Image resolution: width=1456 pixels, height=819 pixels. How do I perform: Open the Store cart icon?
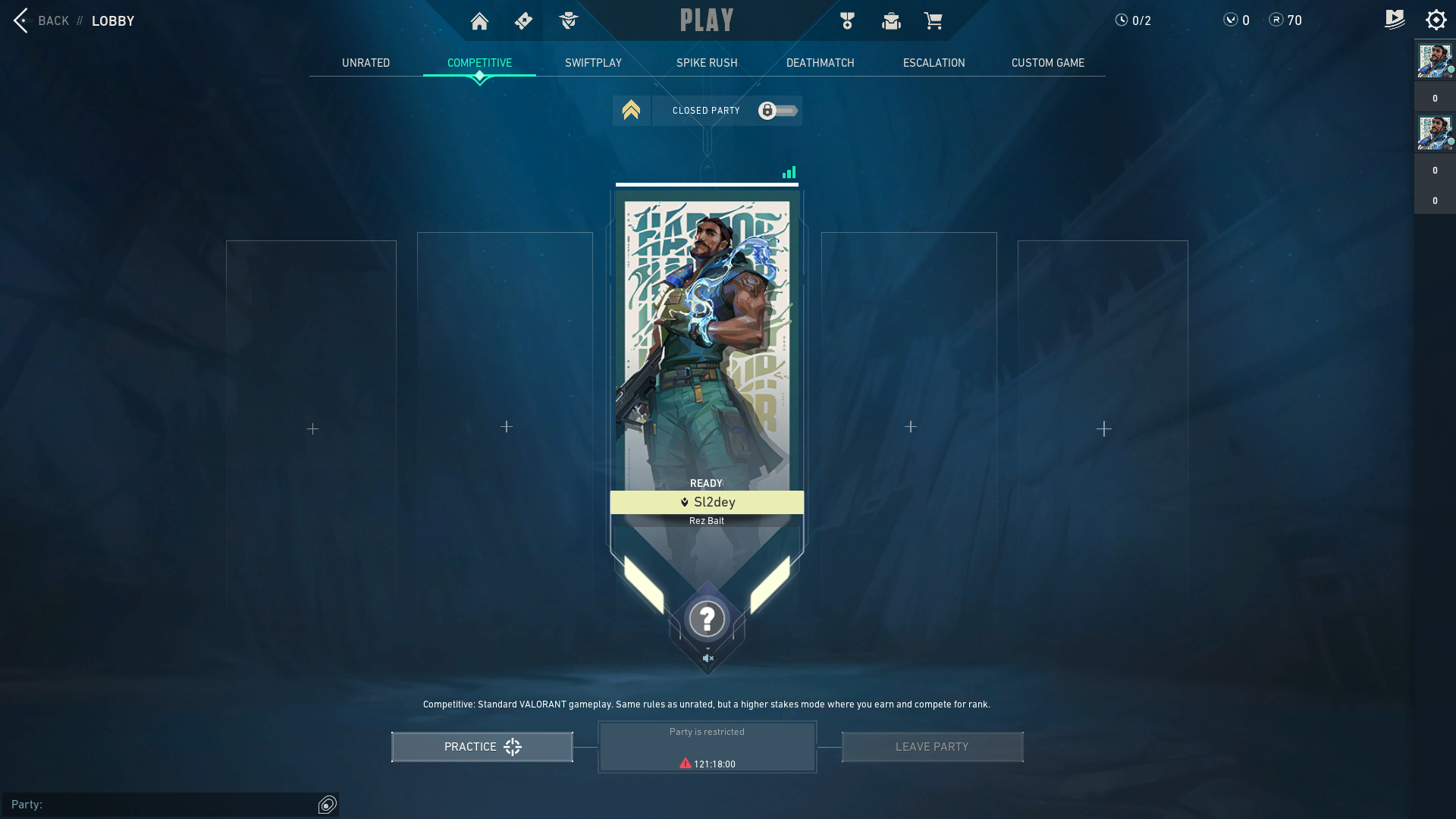pos(934,20)
